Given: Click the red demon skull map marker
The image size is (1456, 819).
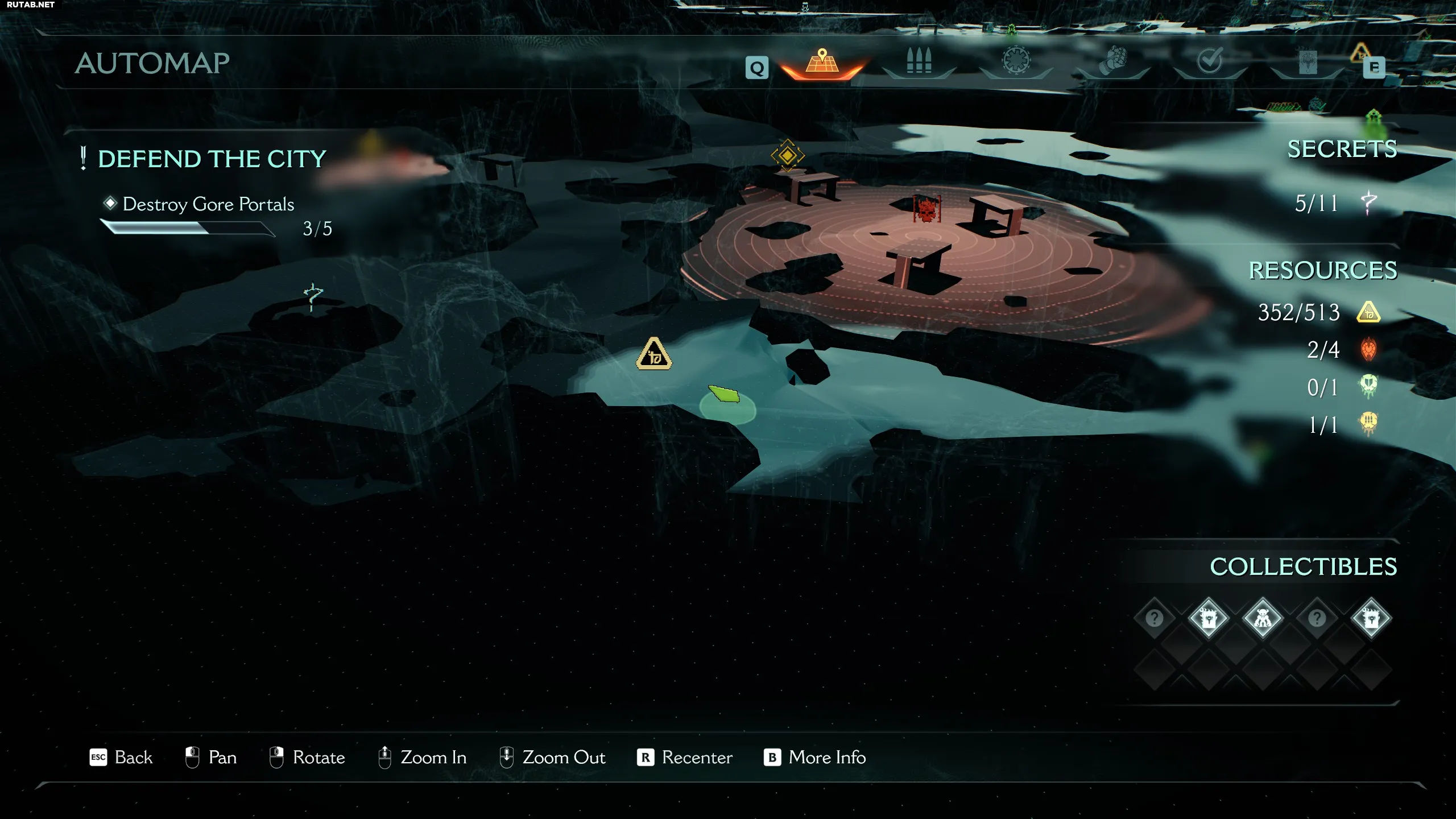Looking at the screenshot, I should [926, 209].
